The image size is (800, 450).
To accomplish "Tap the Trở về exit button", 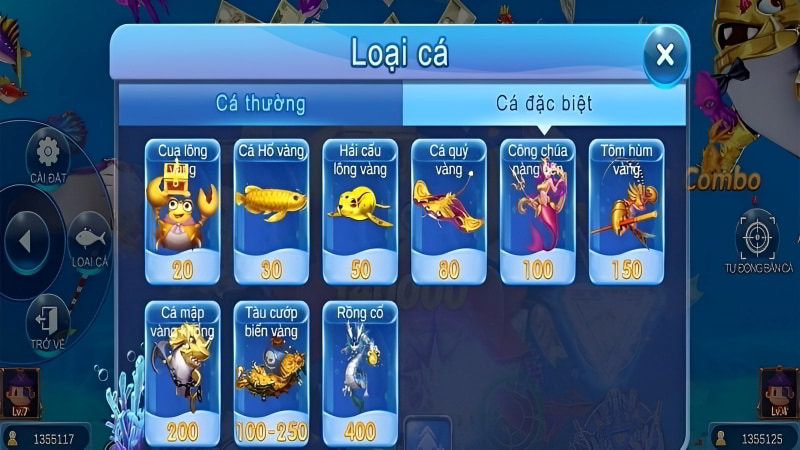I will click(47, 322).
